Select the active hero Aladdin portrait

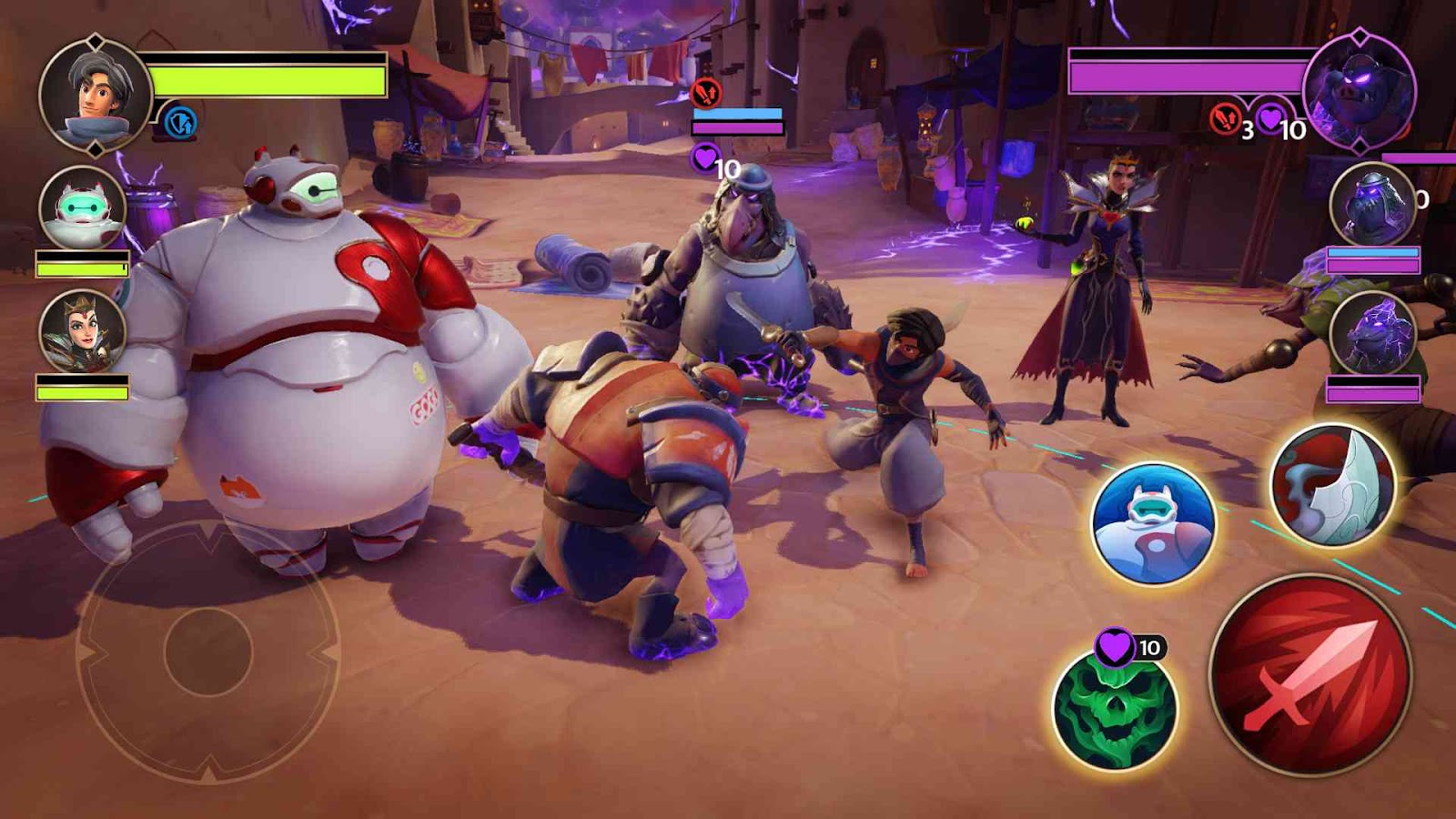pos(95,93)
